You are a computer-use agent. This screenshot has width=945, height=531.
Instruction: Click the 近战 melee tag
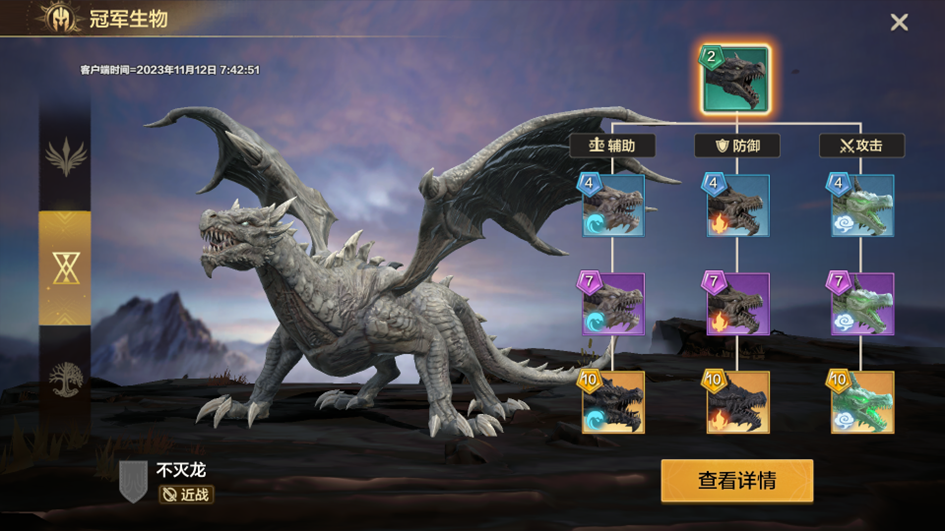click(186, 494)
